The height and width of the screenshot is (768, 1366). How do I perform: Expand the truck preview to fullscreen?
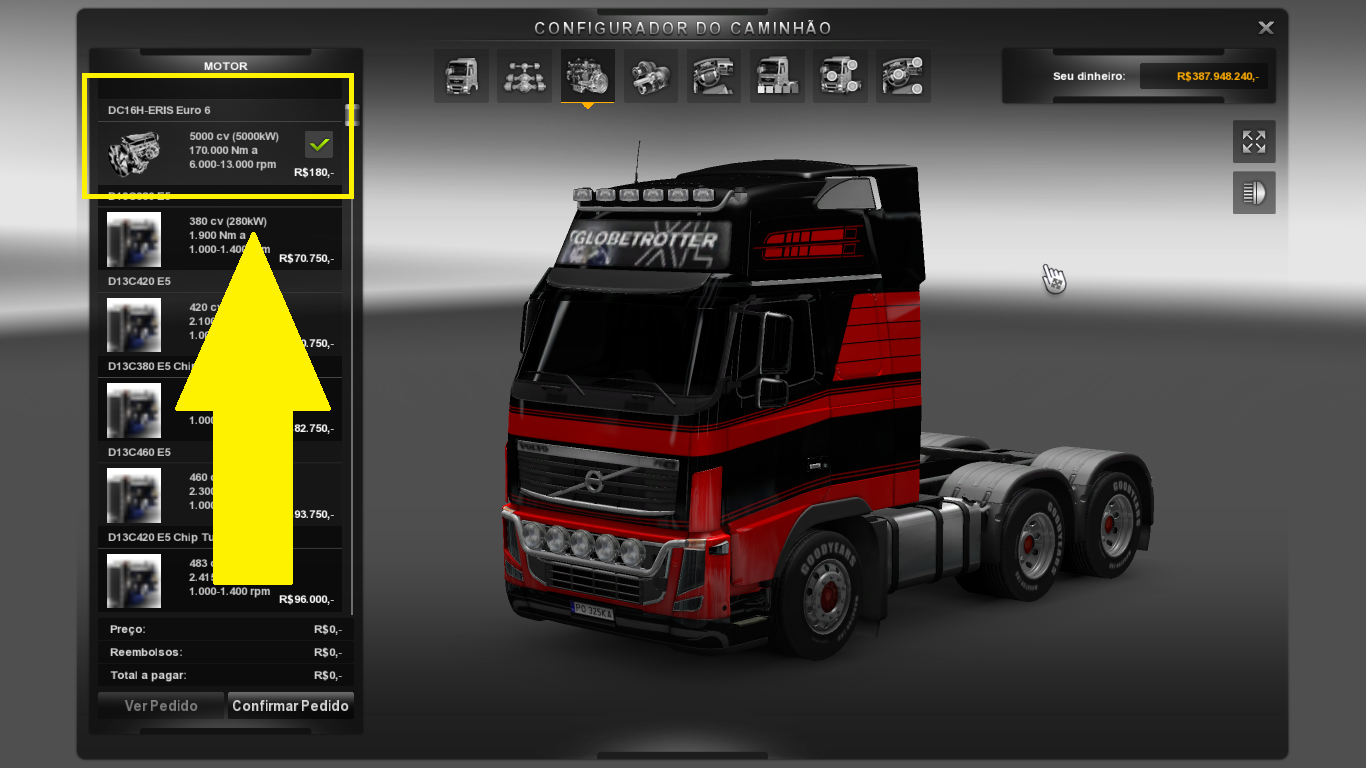point(1254,141)
